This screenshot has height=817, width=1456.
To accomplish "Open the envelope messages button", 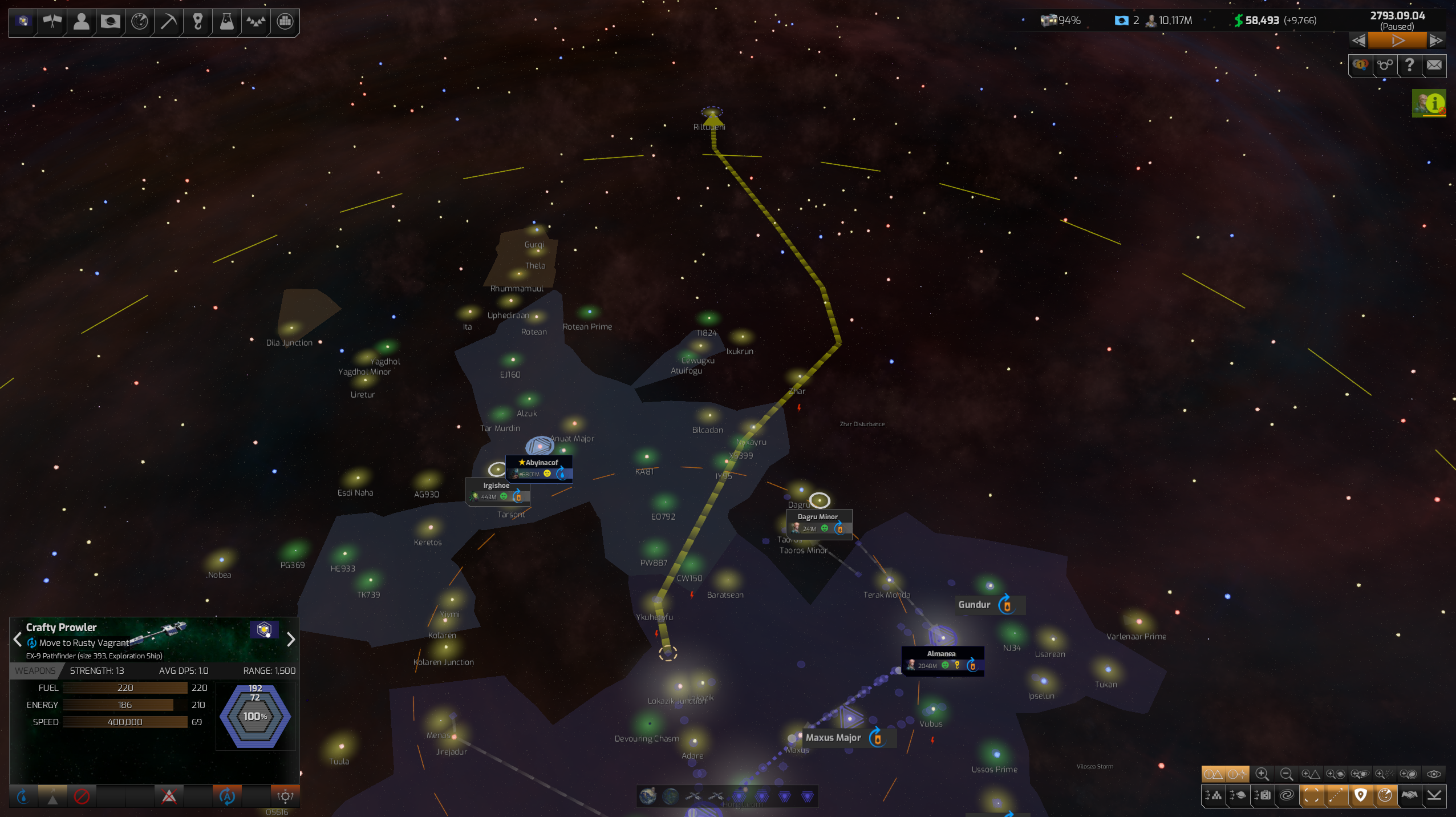I will click(x=1434, y=65).
